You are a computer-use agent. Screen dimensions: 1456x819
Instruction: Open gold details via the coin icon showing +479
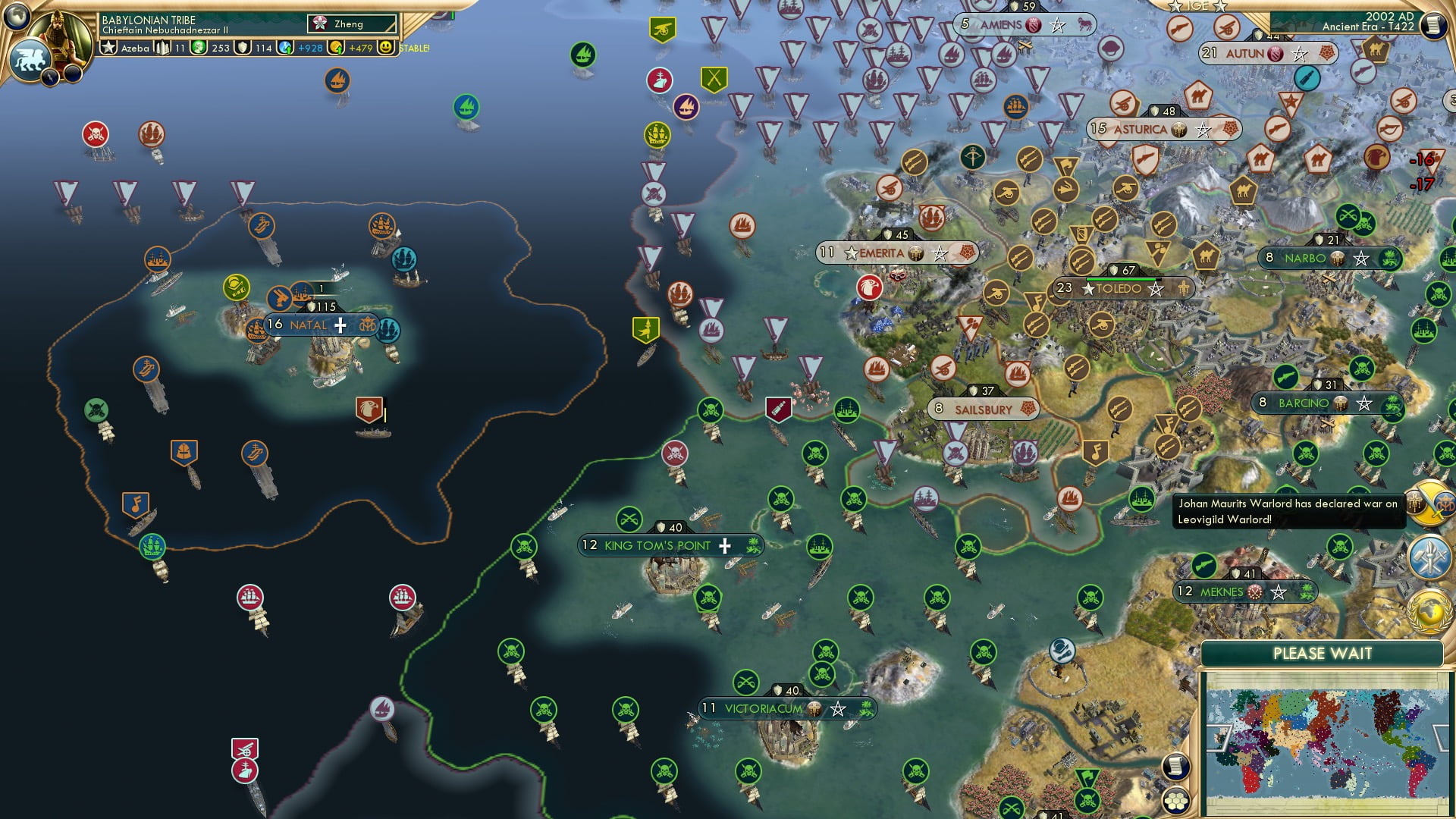[336, 46]
